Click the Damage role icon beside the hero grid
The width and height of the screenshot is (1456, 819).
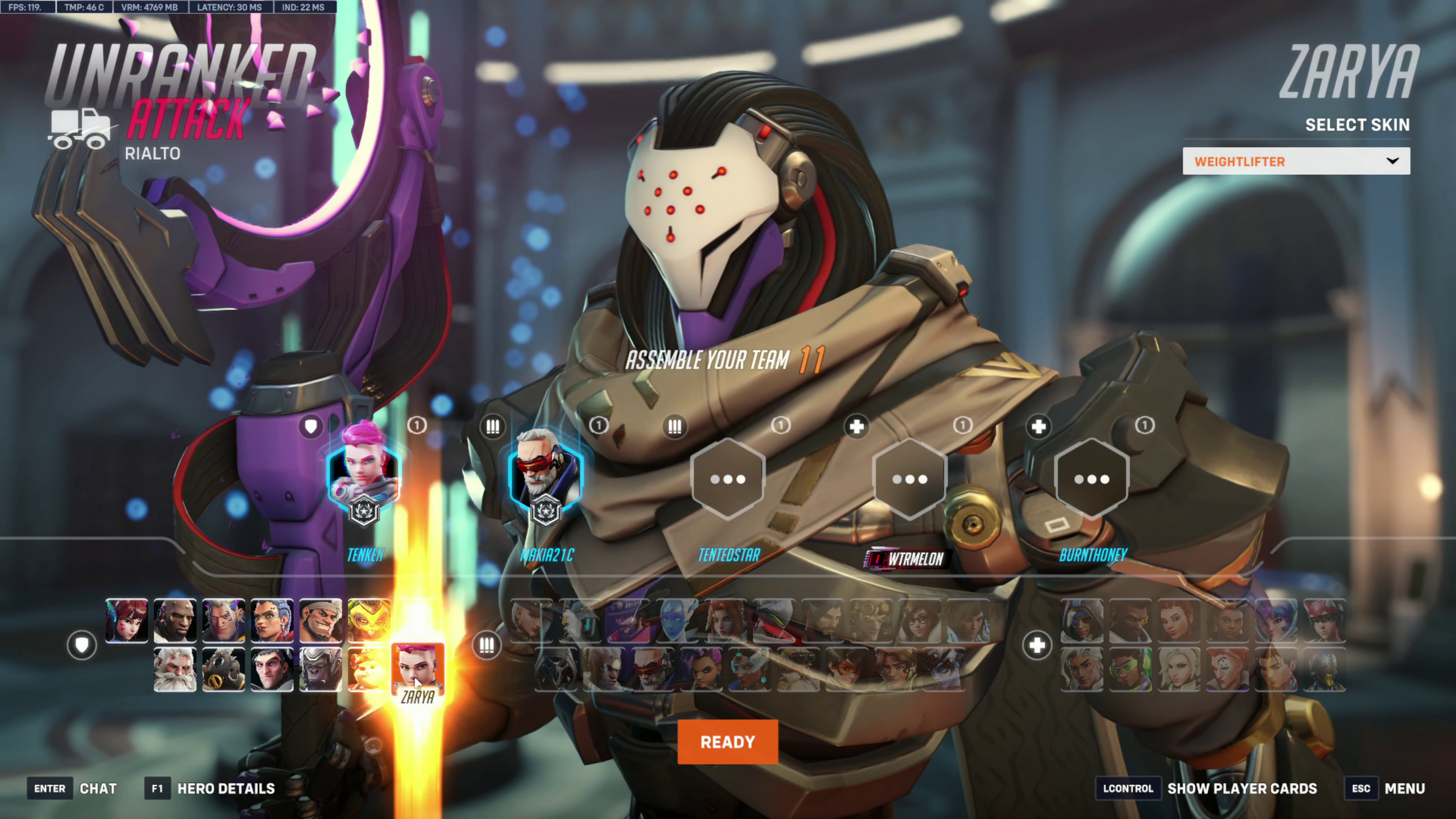pyautogui.click(x=487, y=645)
